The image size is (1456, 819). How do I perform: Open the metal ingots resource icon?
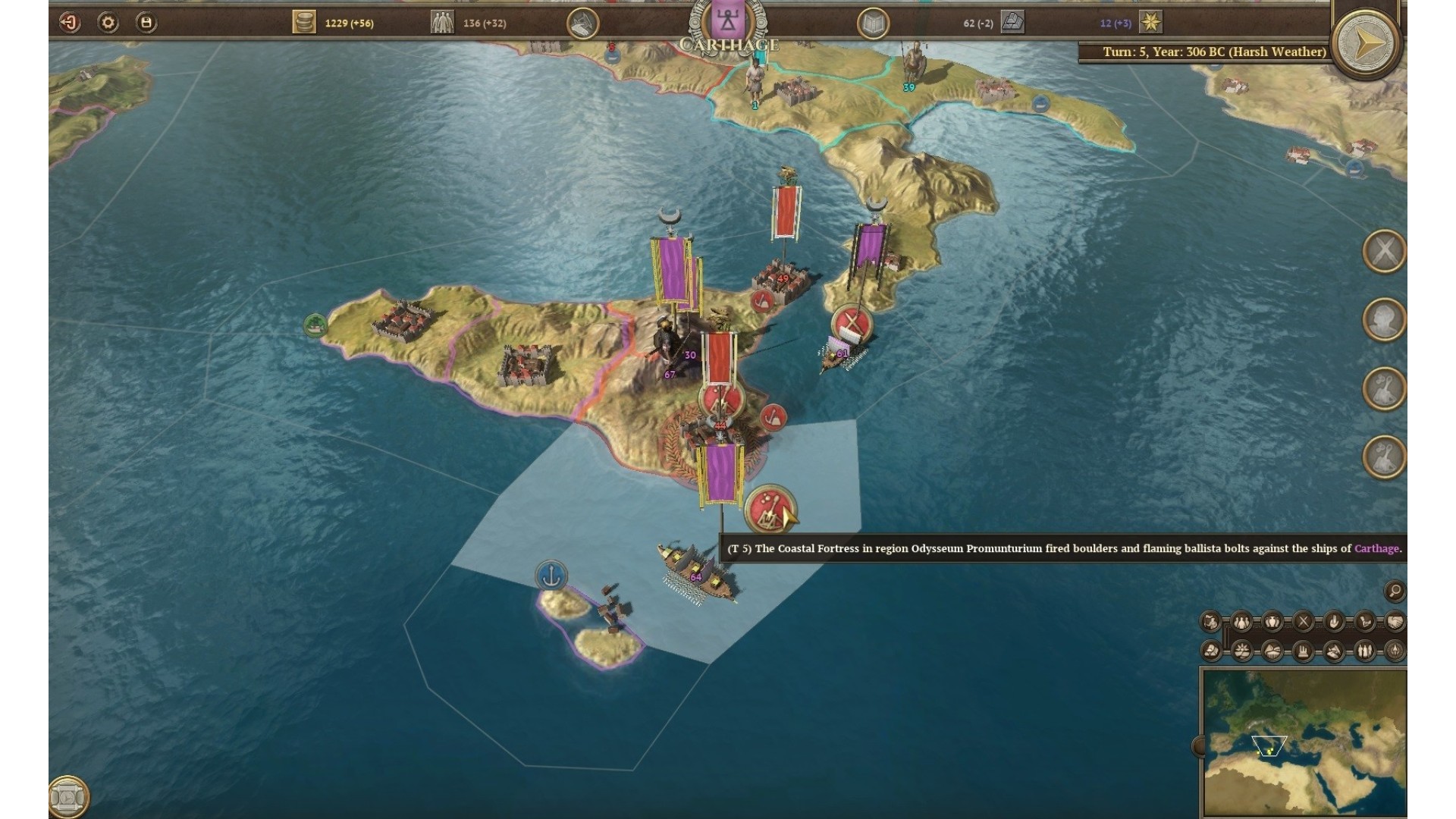(x=1012, y=23)
